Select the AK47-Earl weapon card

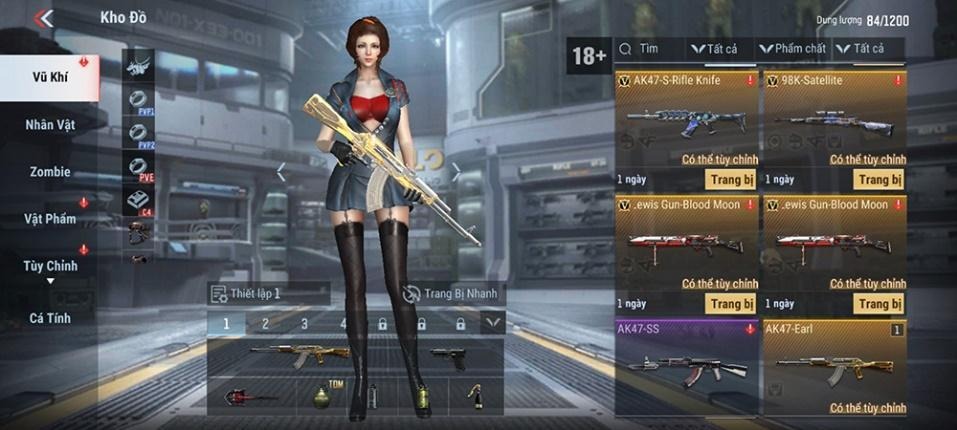pos(834,367)
